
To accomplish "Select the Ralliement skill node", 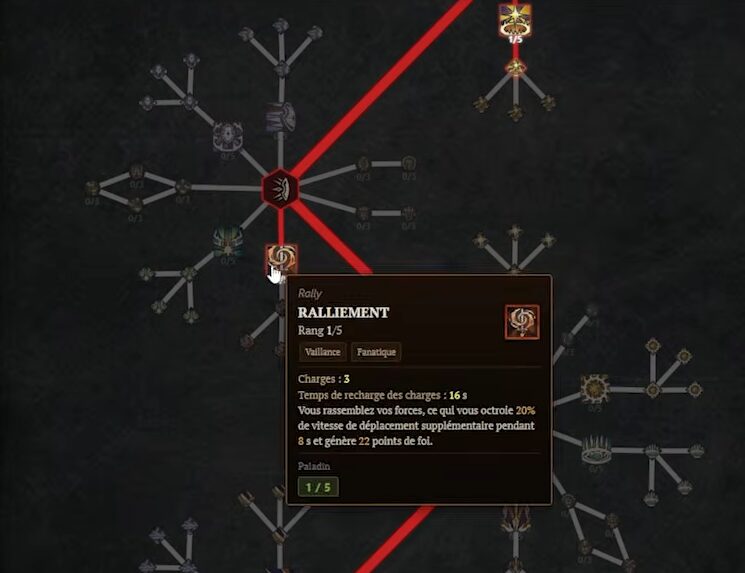I will 280,259.
